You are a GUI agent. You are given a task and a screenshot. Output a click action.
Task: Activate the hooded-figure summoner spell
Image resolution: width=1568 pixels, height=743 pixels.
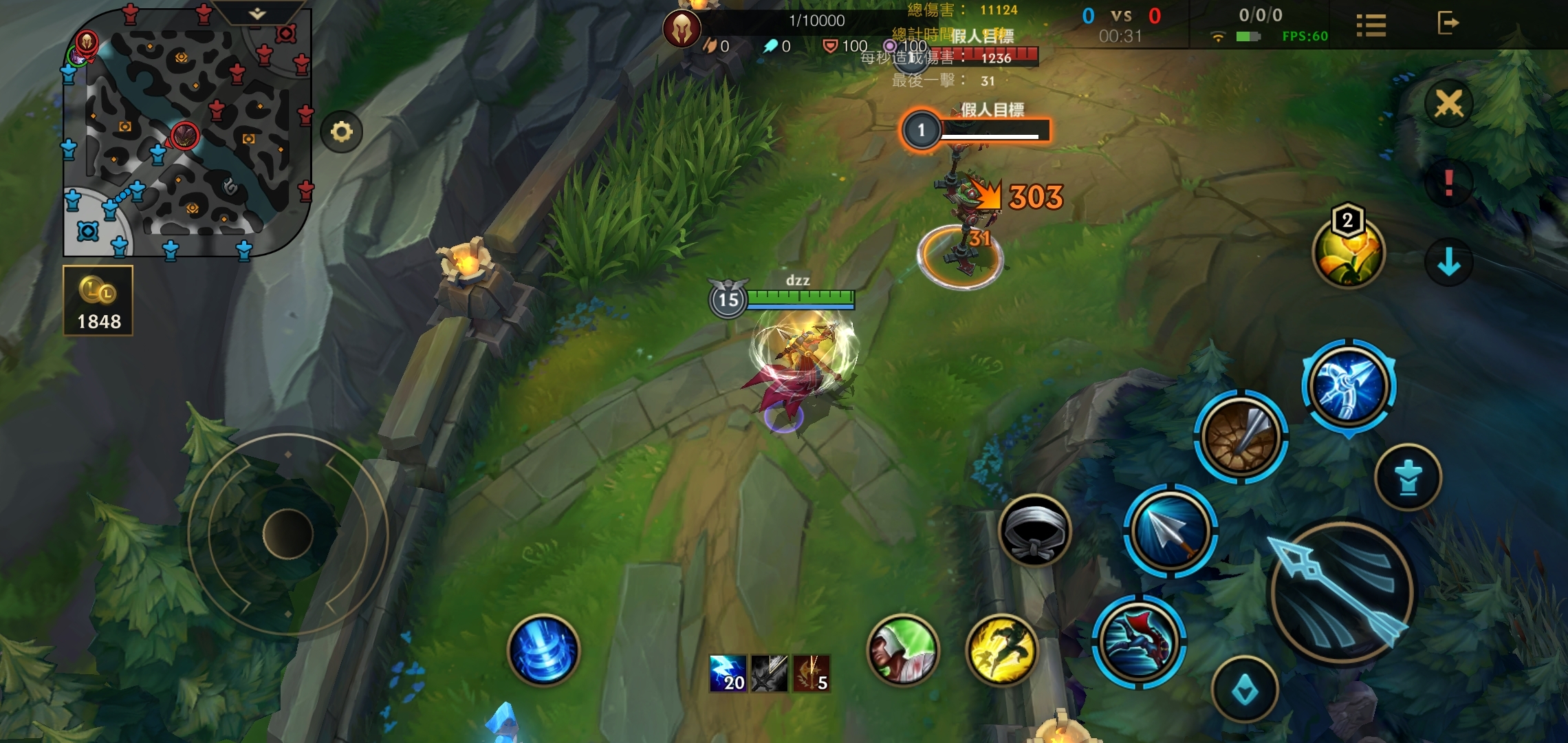coord(903,650)
